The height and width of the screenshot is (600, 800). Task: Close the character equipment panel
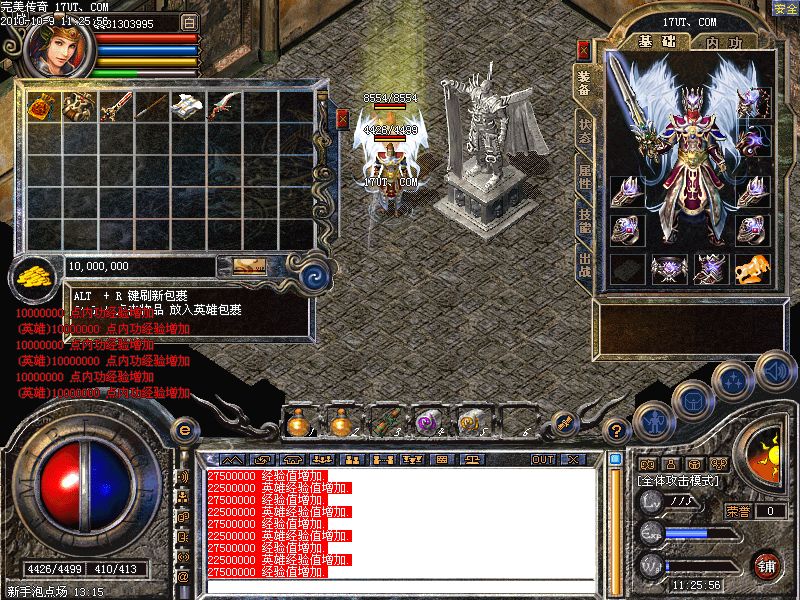point(584,48)
